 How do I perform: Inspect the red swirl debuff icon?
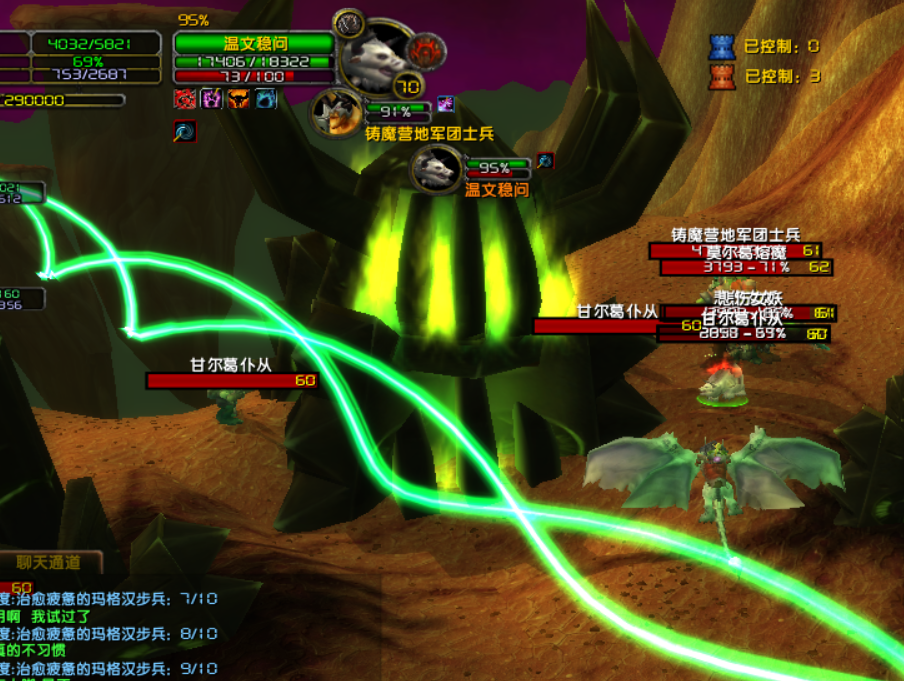click(x=185, y=98)
